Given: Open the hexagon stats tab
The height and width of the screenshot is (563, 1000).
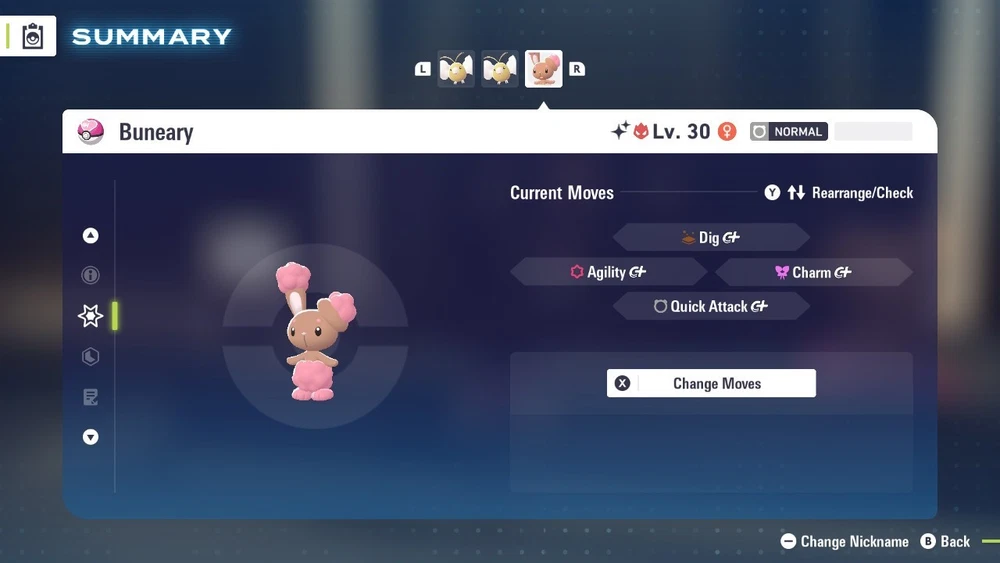Looking at the screenshot, I should [x=91, y=357].
